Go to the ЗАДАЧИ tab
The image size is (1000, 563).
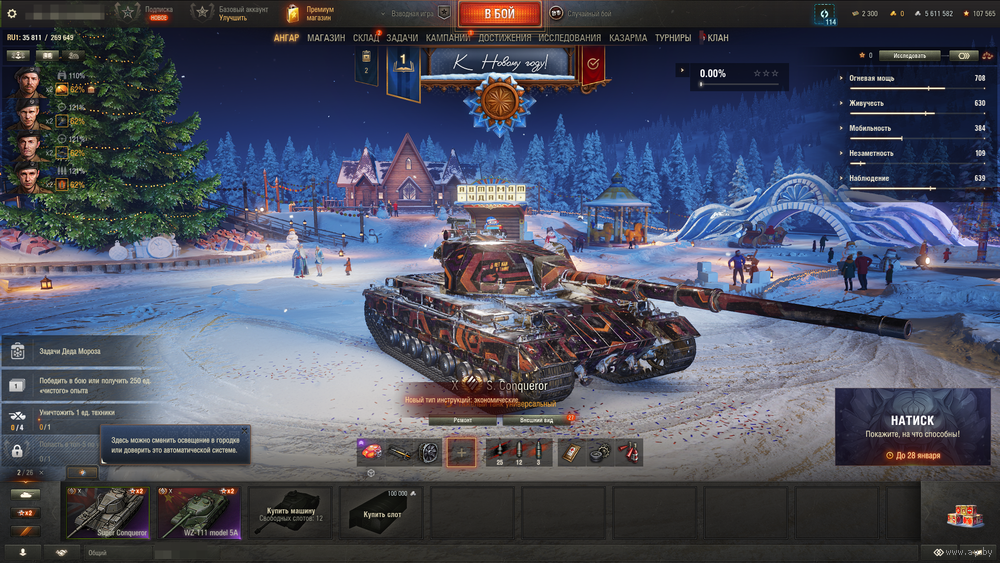(402, 38)
